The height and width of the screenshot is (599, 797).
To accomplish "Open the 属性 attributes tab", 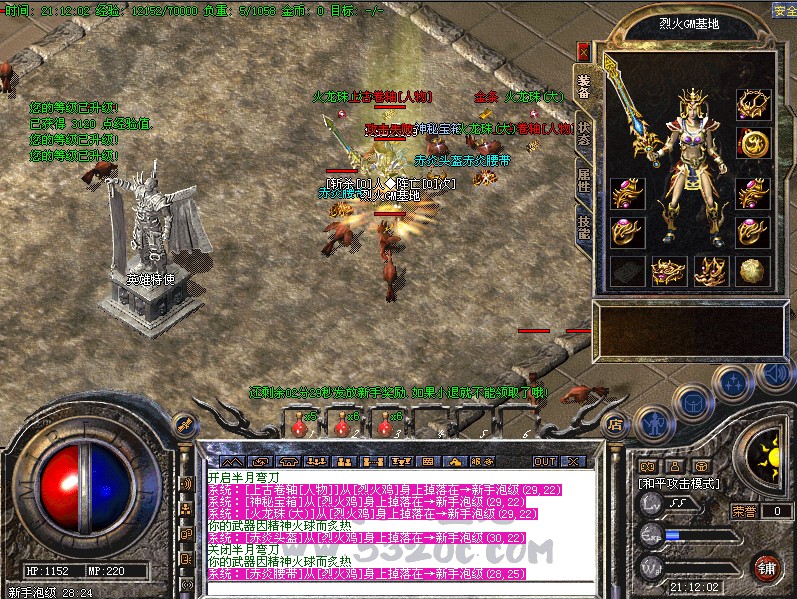I will [x=583, y=180].
